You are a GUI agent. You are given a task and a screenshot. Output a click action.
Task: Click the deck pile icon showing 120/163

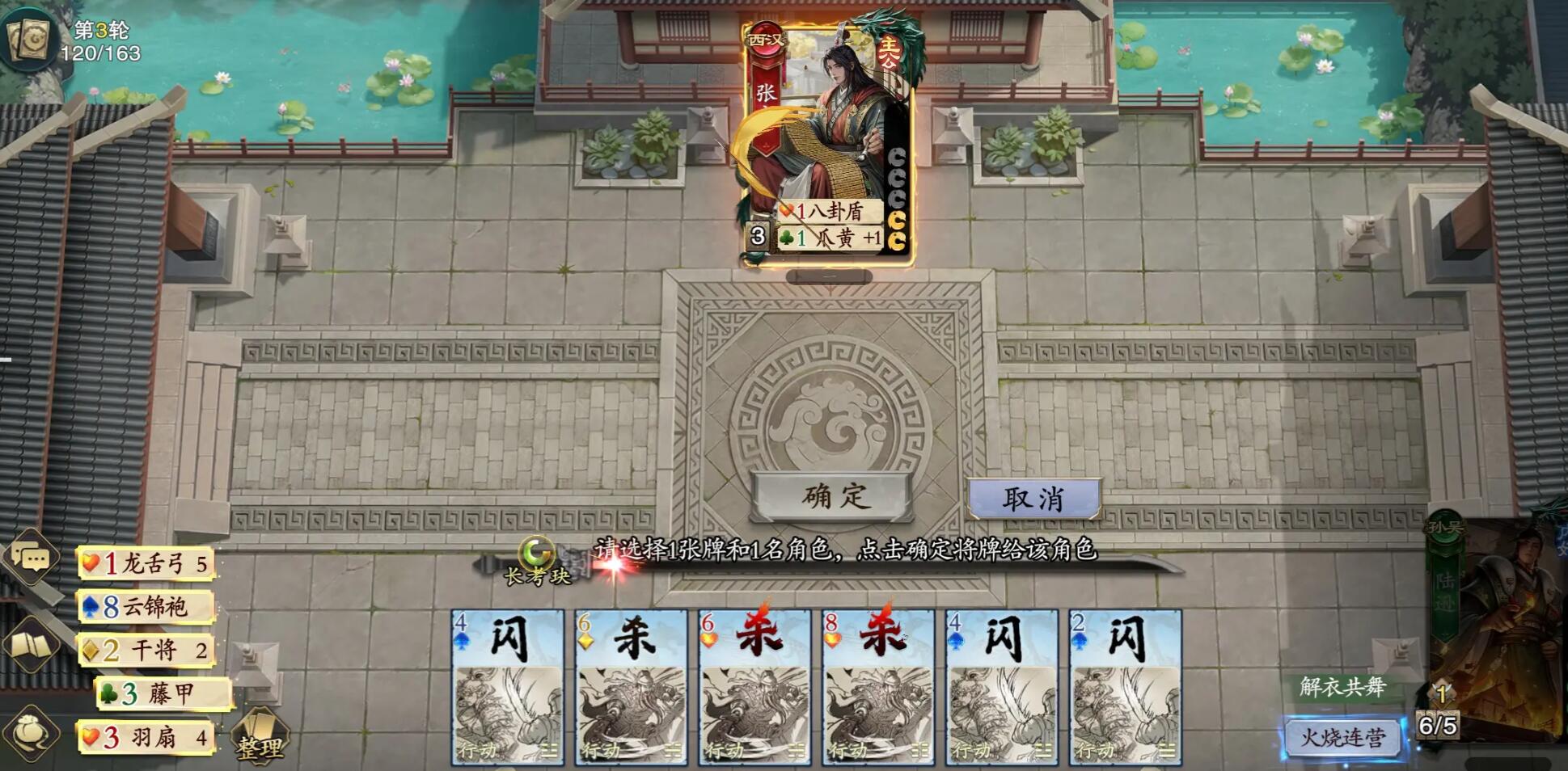pyautogui.click(x=28, y=36)
